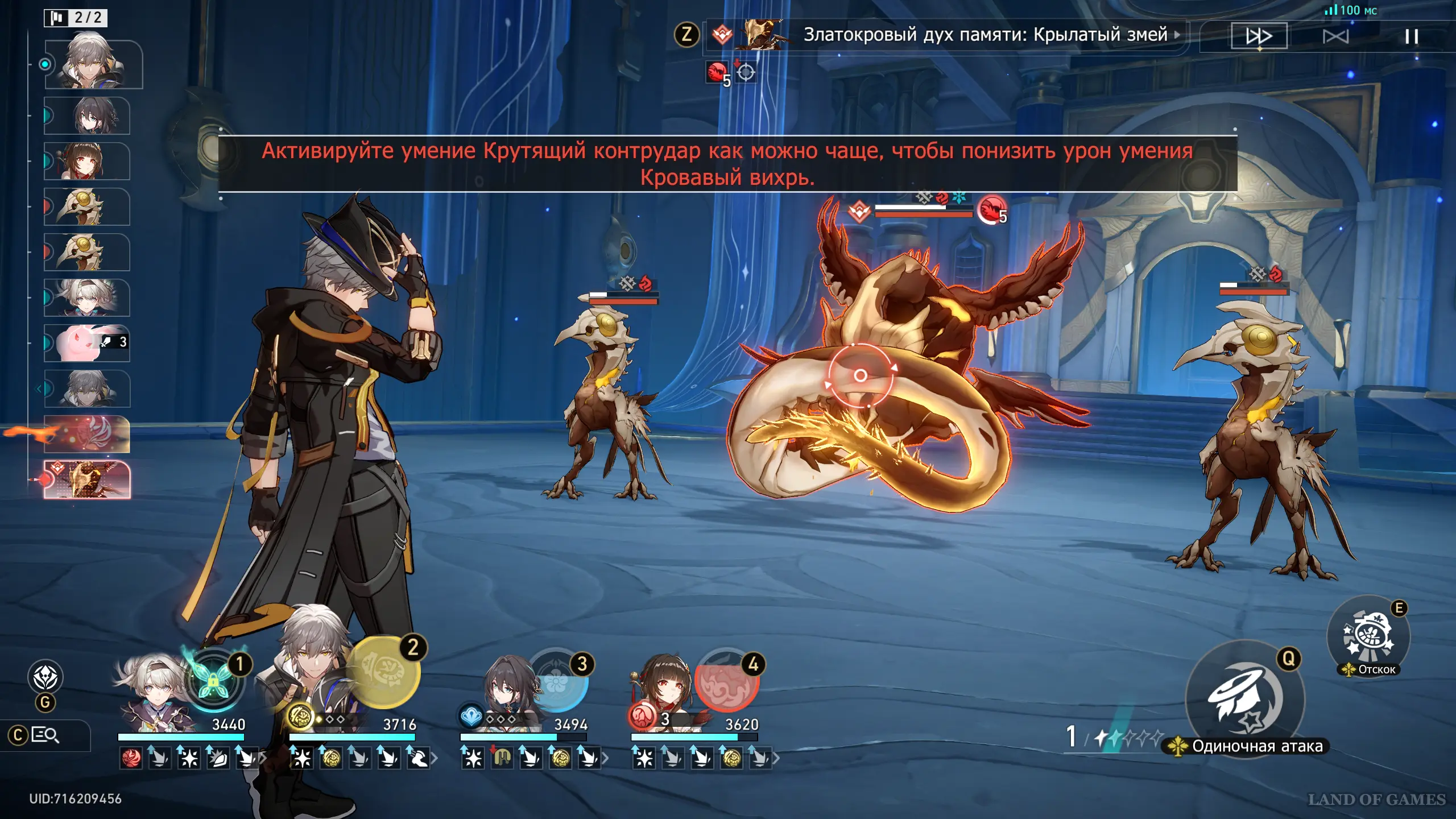The height and width of the screenshot is (819, 1456).
Task: Target the winged serpent with the lock-on reticle
Action: [860, 375]
